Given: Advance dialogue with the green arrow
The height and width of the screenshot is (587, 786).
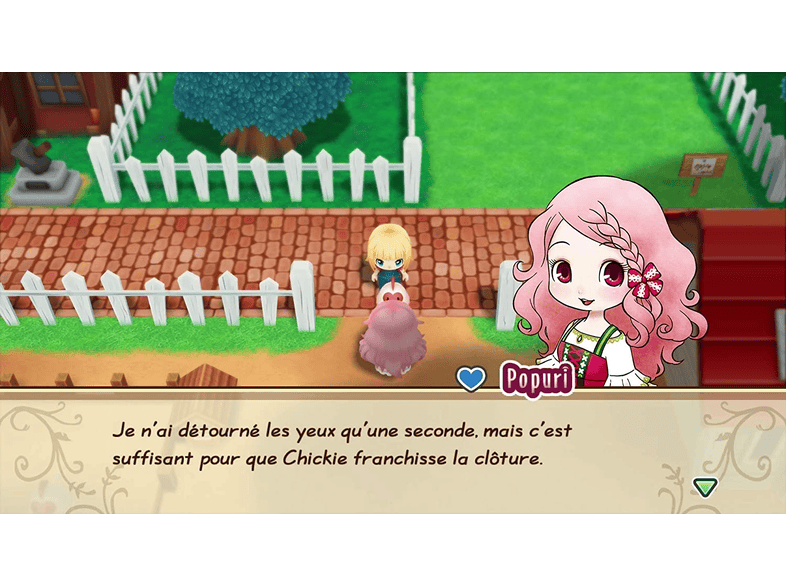Looking at the screenshot, I should [705, 486].
